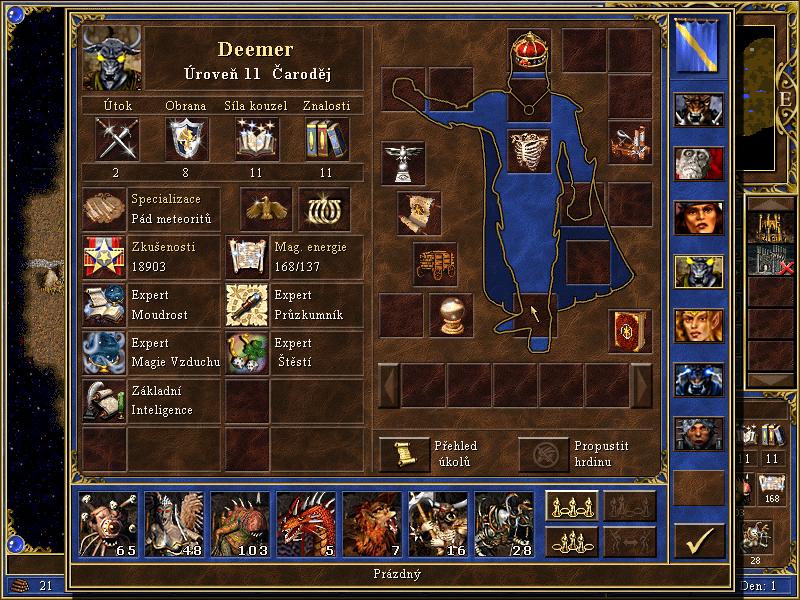Viewport: 800px width, 600px height.
Task: Click the Propustit hrdinu dismiss button
Action: pos(541,453)
